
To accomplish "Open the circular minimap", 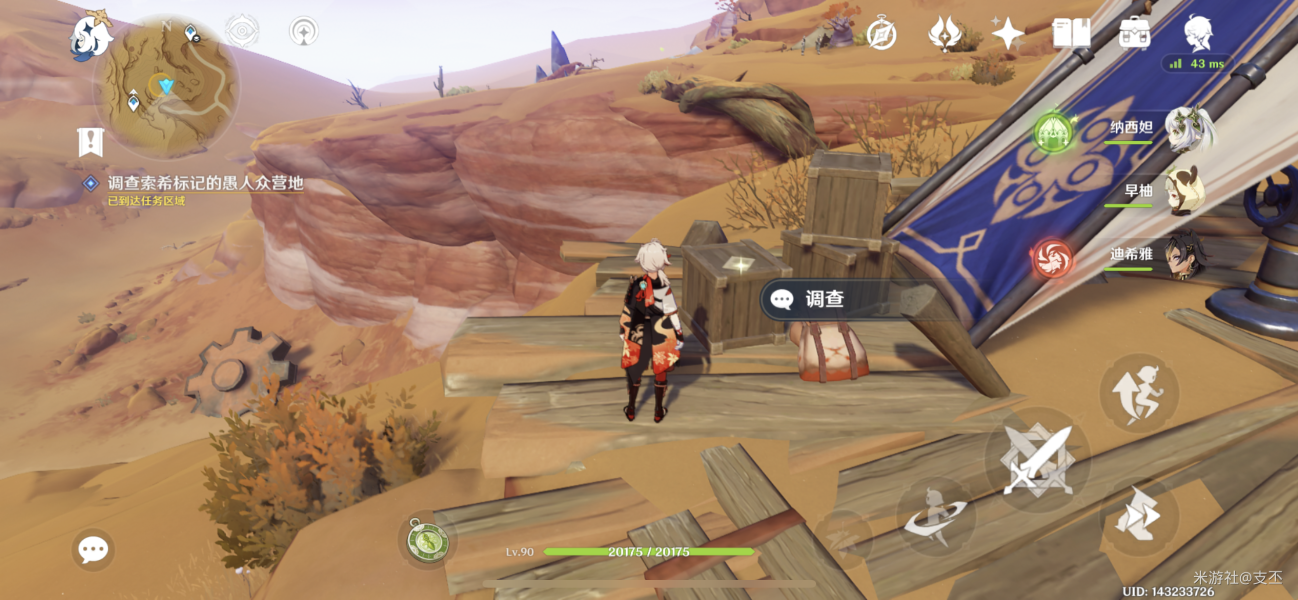I will tap(166, 85).
